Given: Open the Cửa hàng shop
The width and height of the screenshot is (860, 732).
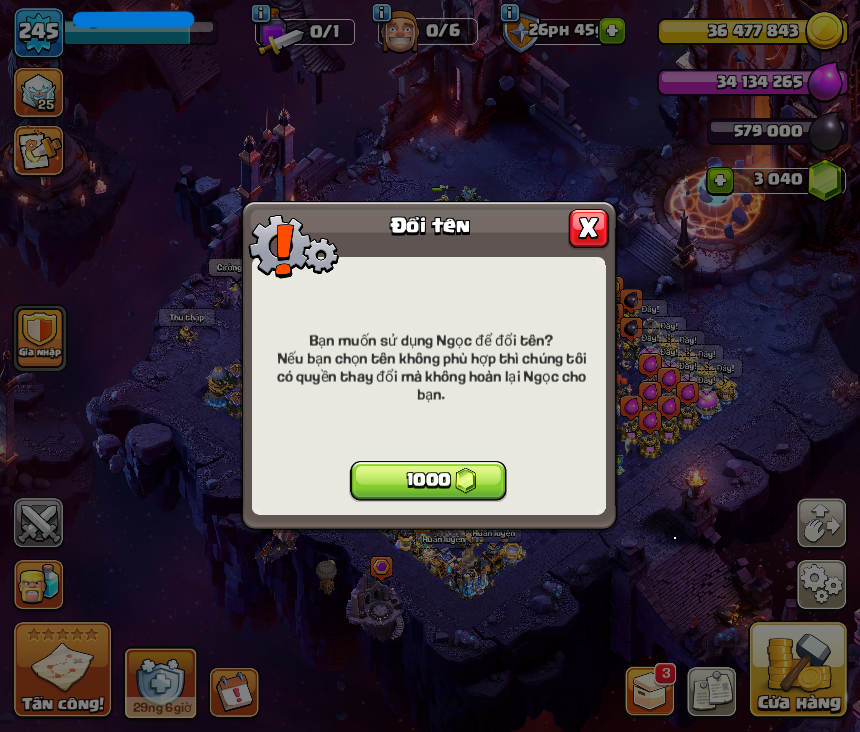Looking at the screenshot, I should (x=798, y=670).
